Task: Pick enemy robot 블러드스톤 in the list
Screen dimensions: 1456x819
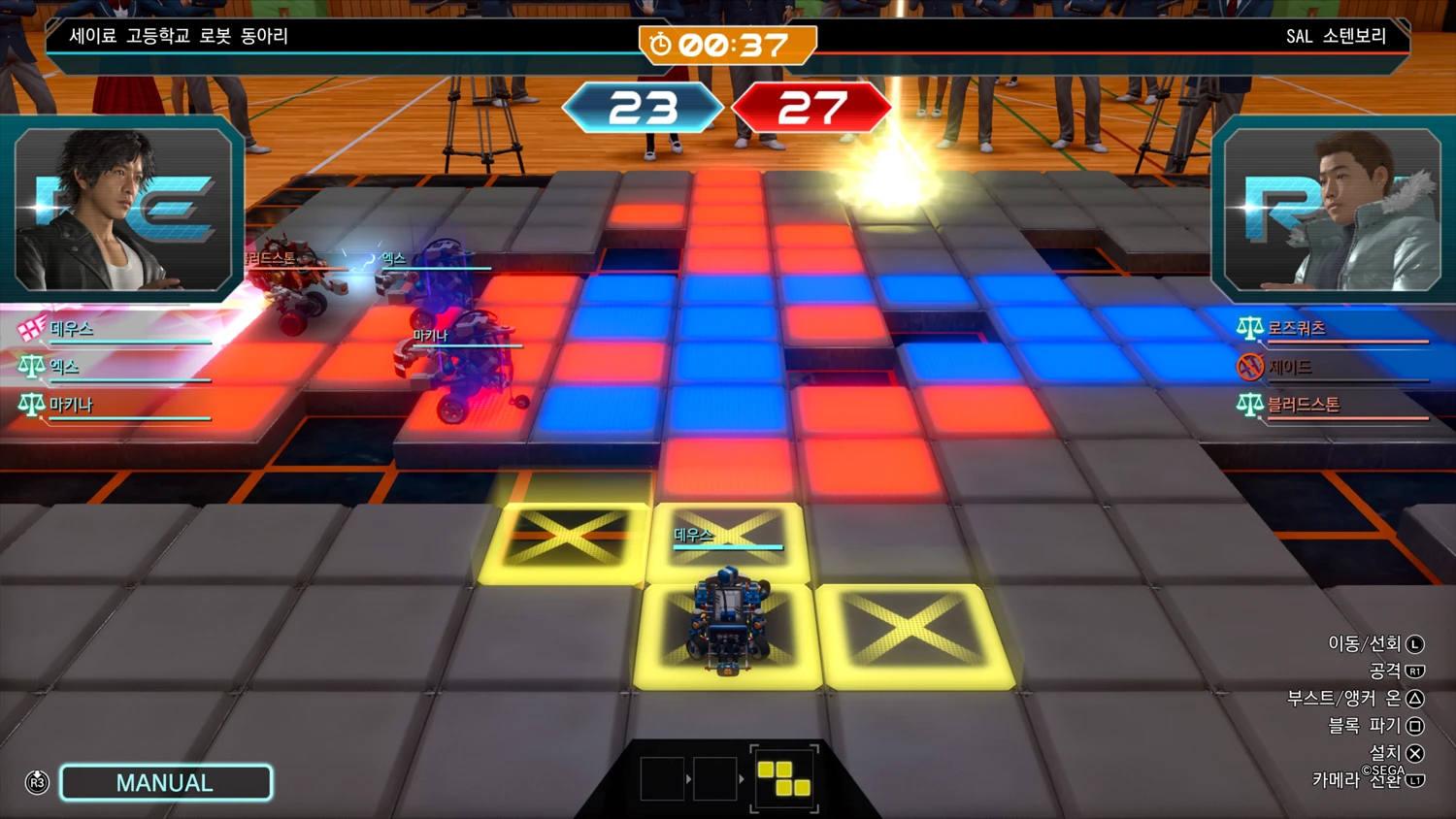Action: 1303,405
